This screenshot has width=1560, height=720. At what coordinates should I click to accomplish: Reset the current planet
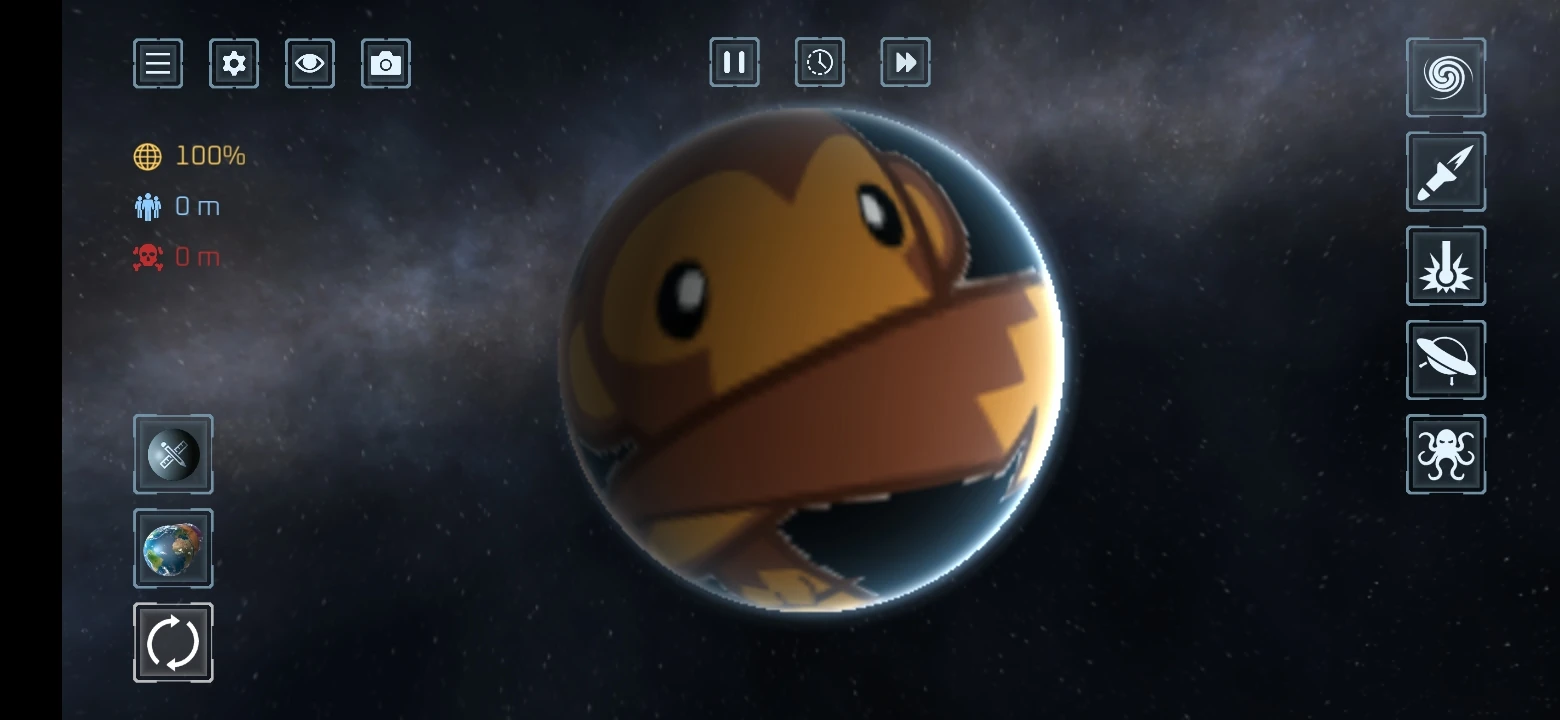tap(172, 642)
